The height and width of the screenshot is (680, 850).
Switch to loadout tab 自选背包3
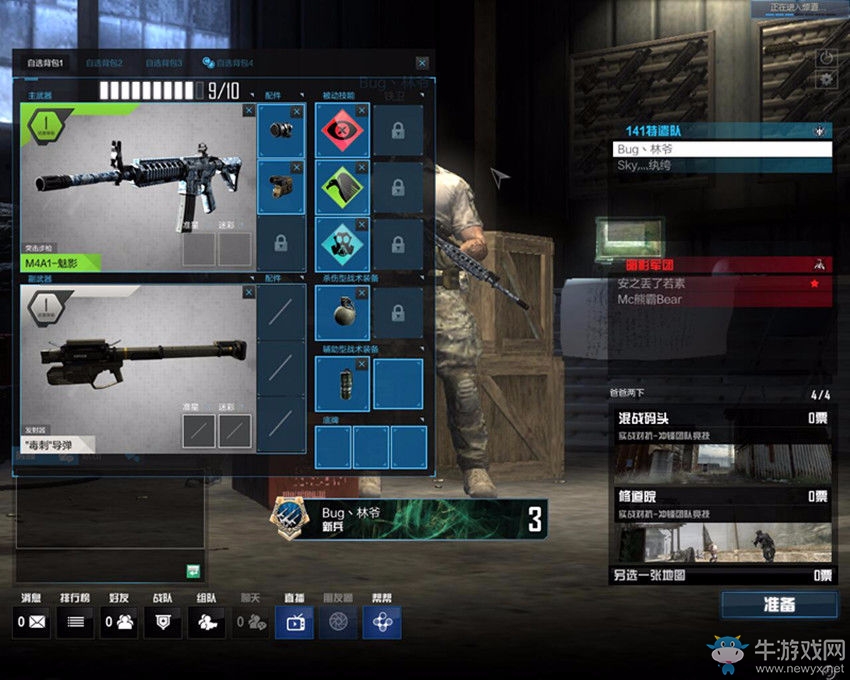(x=163, y=63)
